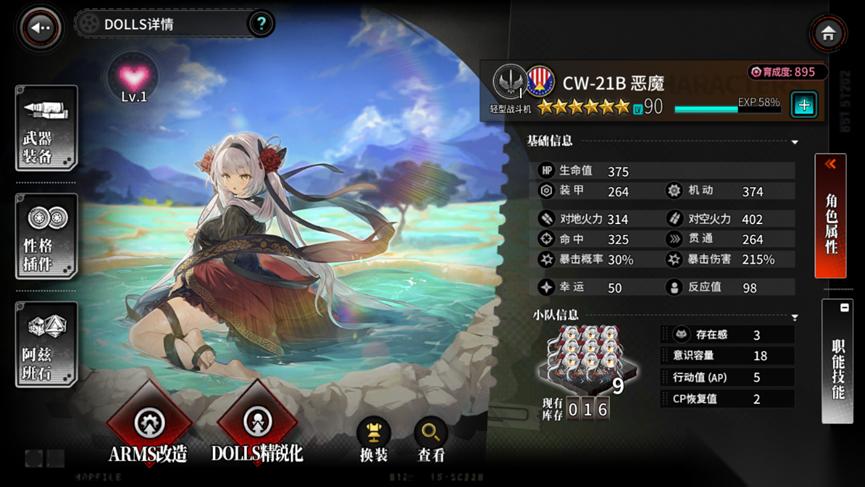Open the 武器装备 weapon equipment menu

coord(46,128)
